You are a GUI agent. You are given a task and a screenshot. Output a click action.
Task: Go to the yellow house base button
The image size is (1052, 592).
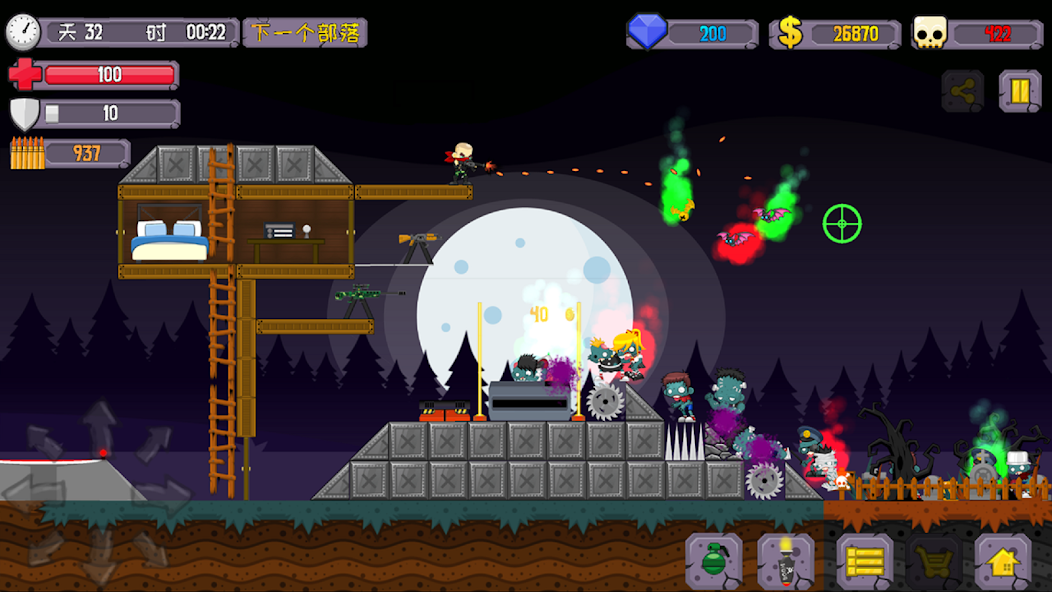[x=1003, y=561]
